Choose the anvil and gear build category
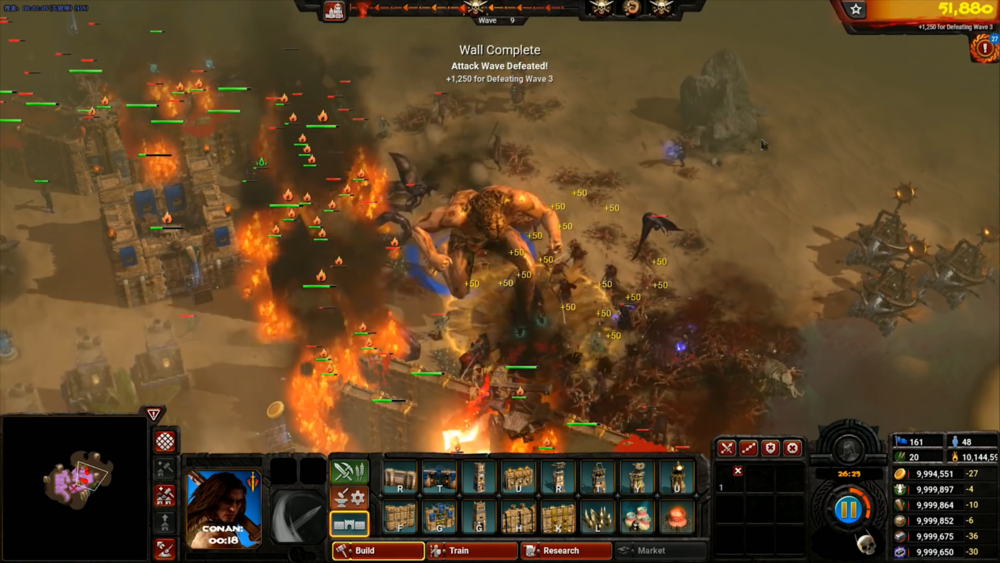This screenshot has height=563, width=1000. (x=349, y=497)
